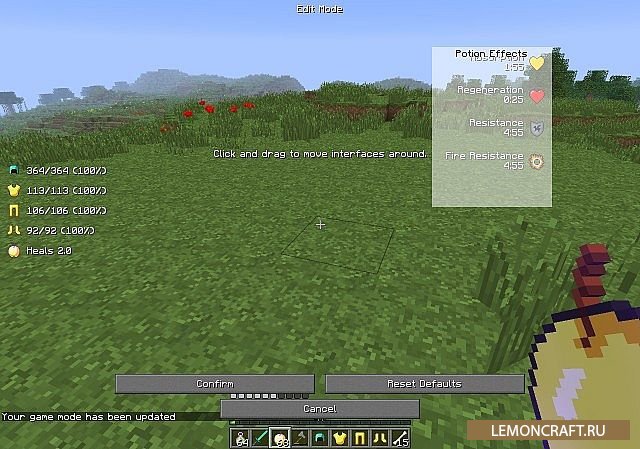Click the diamond helmet durability widget

[x=58, y=170]
